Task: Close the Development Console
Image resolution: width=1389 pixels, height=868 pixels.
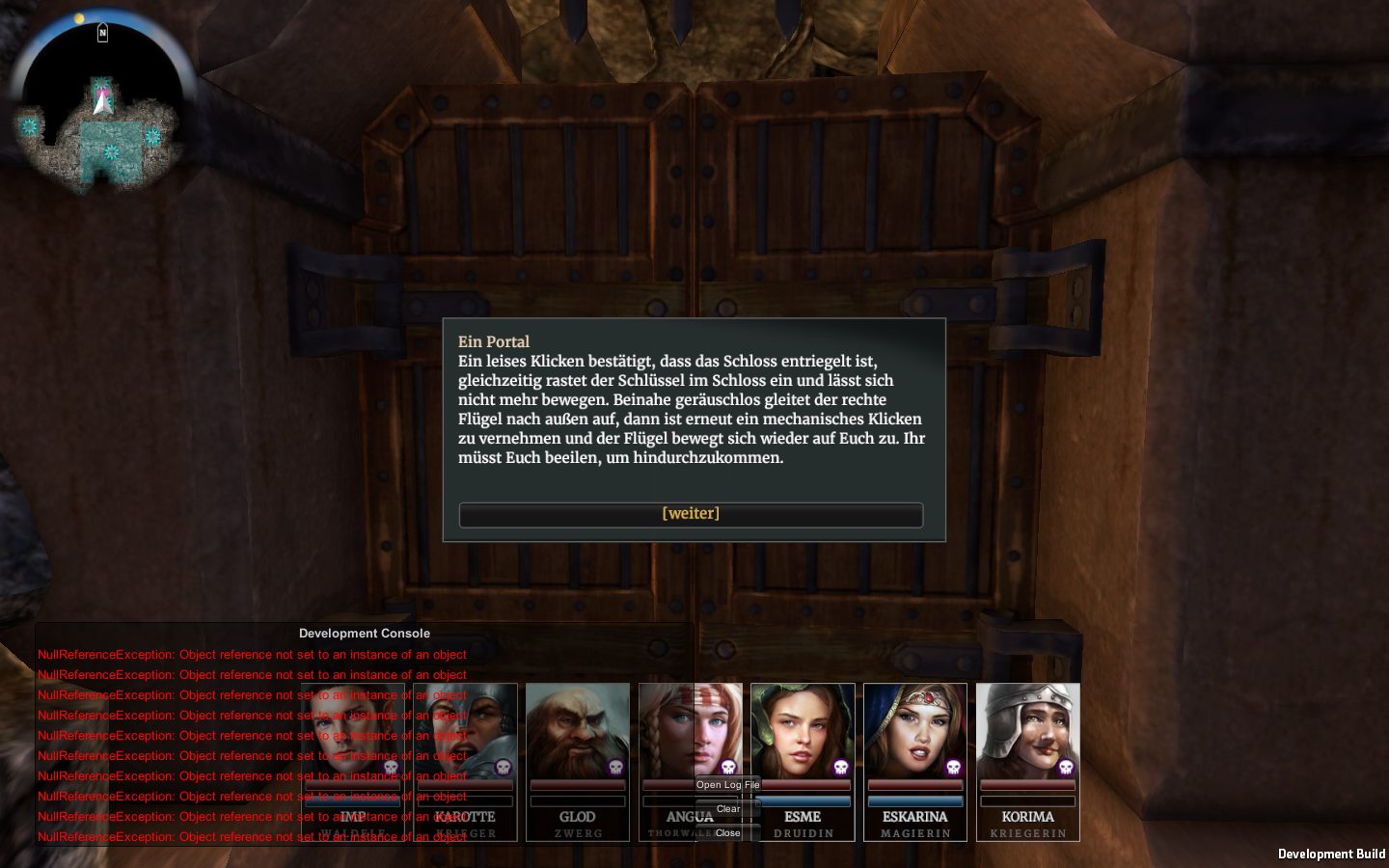Action: click(x=728, y=833)
